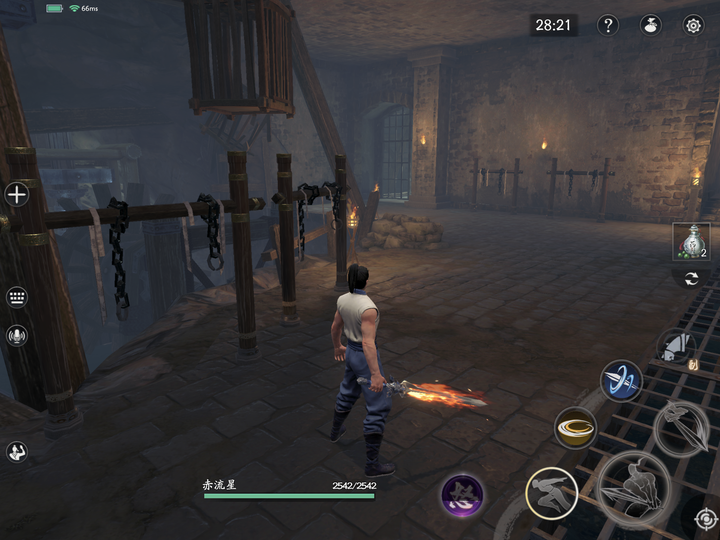Screen dimensions: 720x540
Task: Activate the grey block skill icon
Action: (676, 348)
